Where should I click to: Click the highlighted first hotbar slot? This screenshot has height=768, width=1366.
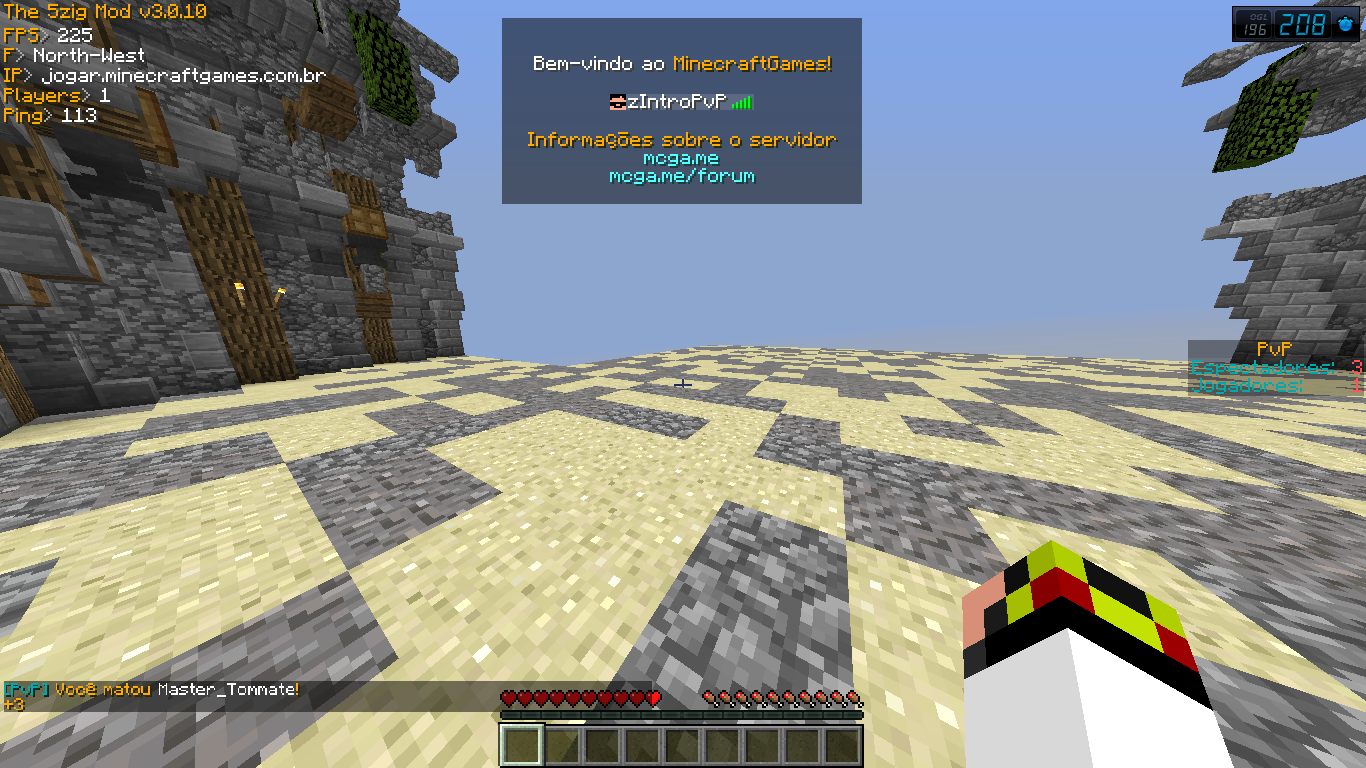pos(521,745)
